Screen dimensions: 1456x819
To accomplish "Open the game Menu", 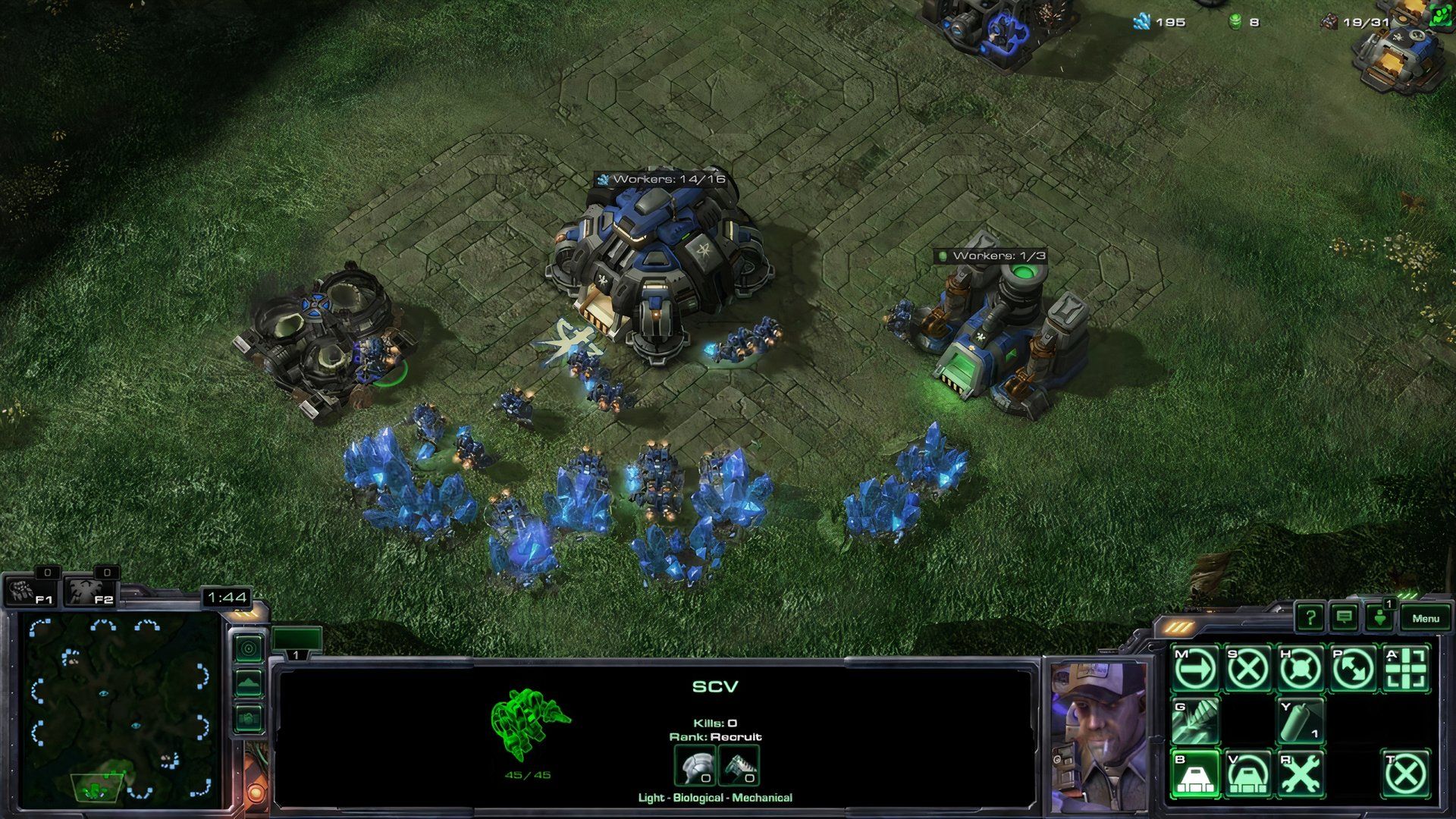I will pyautogui.click(x=1426, y=618).
